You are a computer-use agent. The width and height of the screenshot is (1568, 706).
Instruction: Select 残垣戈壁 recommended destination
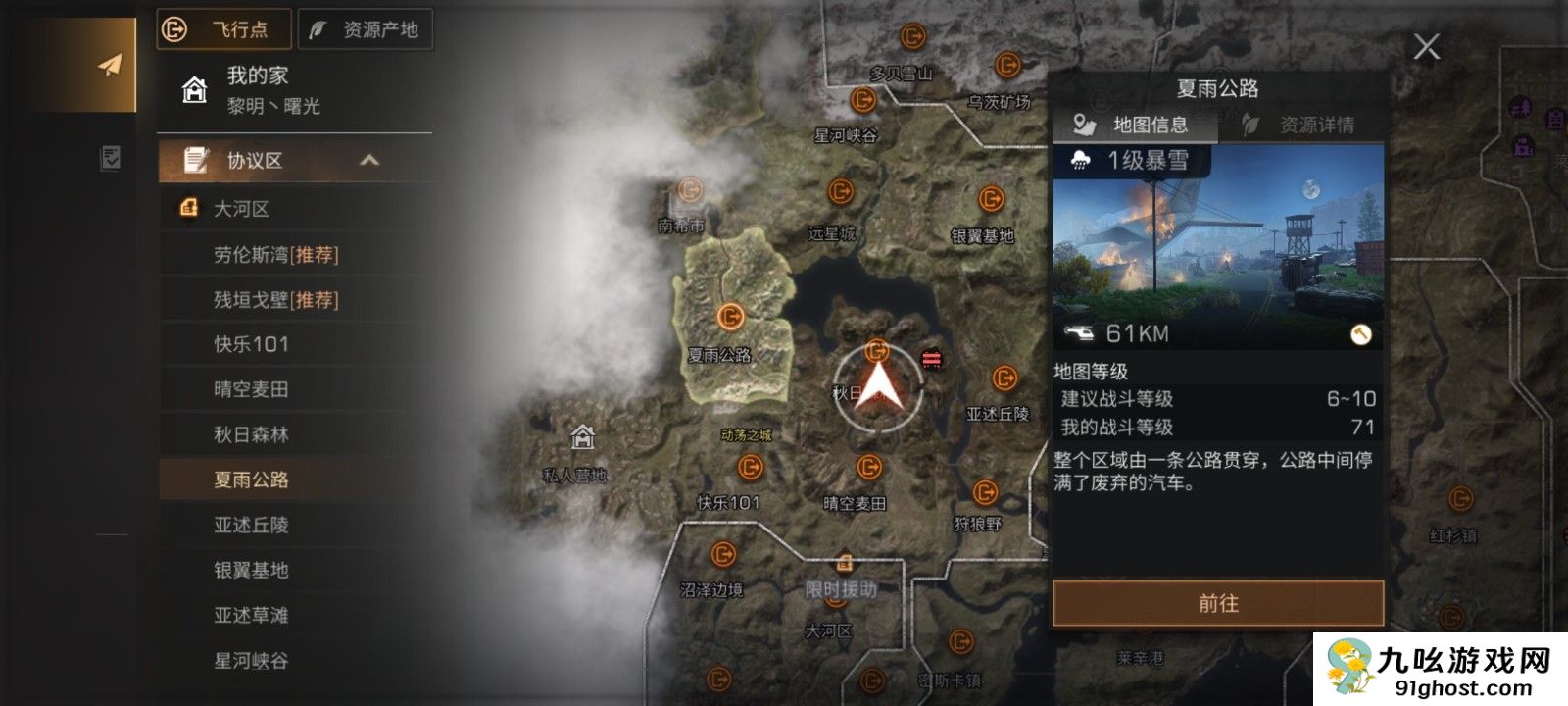click(276, 300)
